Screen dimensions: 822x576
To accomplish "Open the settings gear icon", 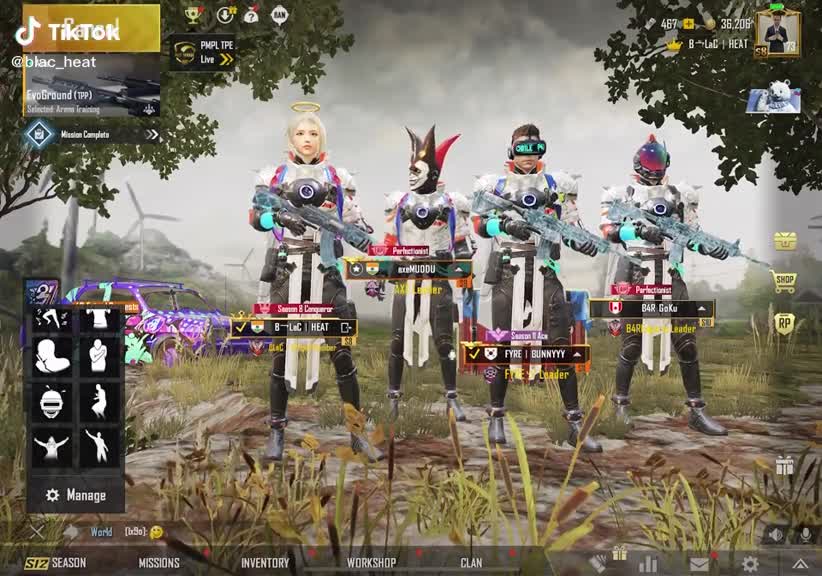I will [x=749, y=563].
